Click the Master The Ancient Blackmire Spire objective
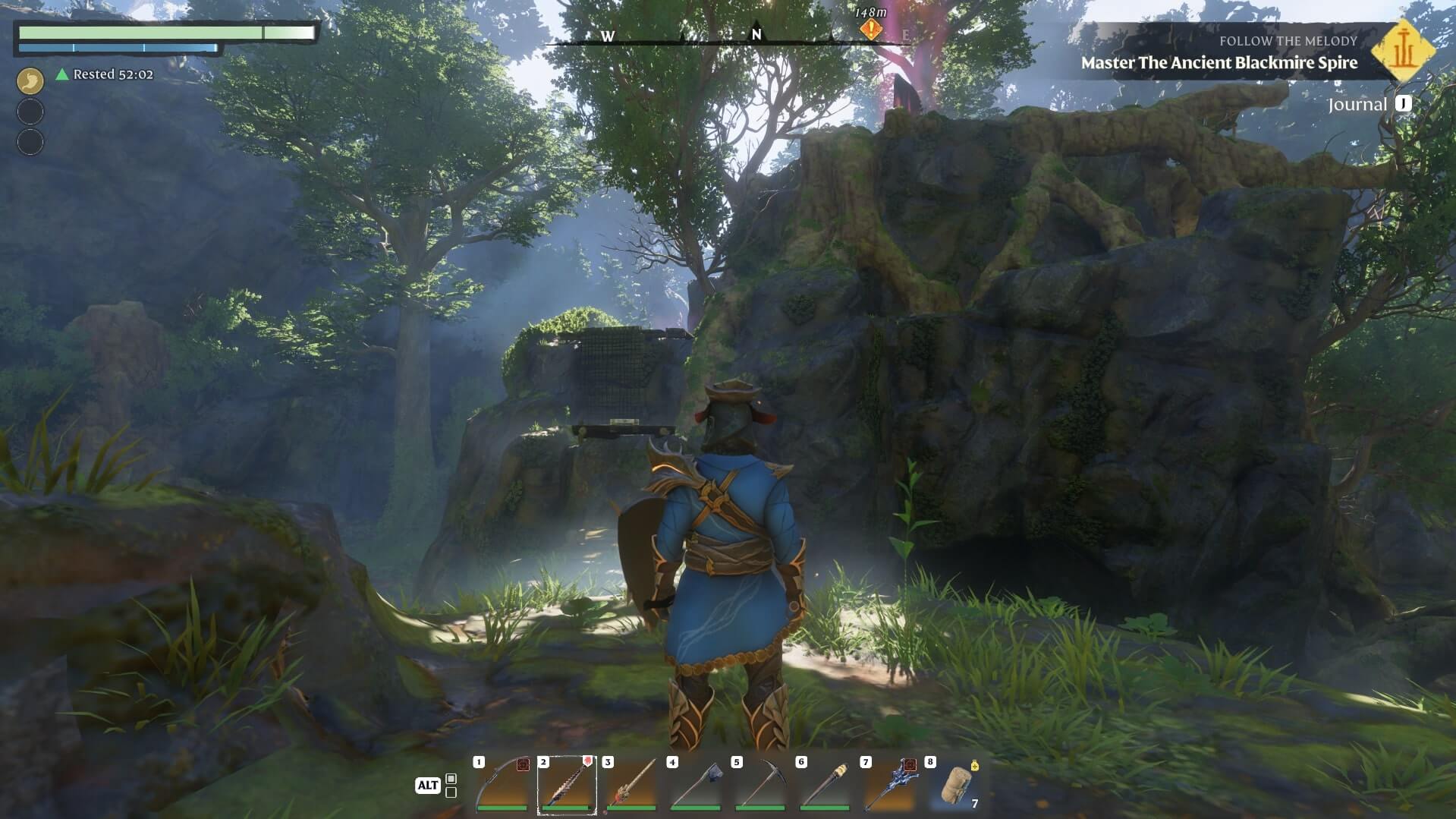 coord(1219,63)
